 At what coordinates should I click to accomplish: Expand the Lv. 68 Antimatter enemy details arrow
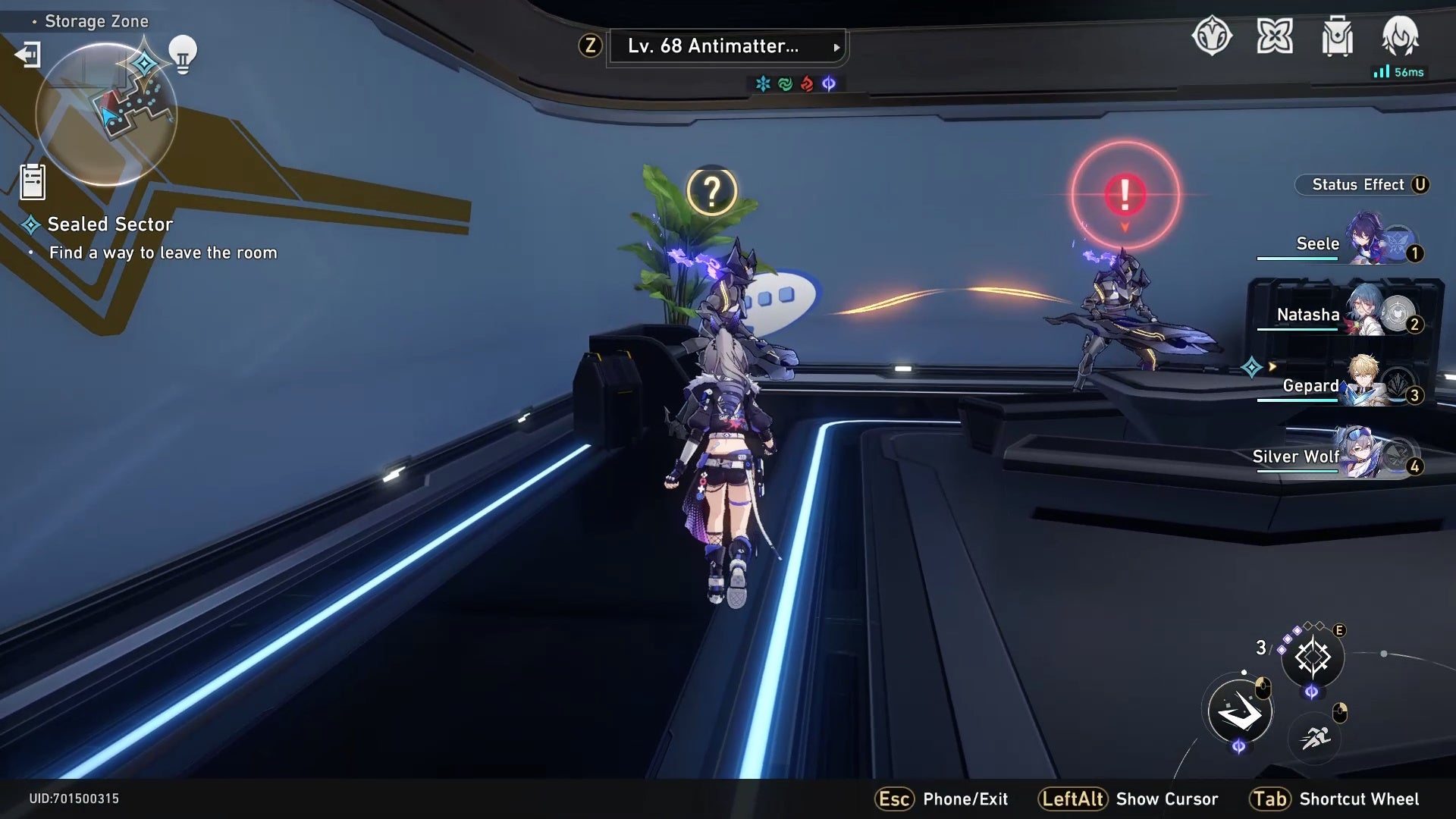[x=837, y=47]
